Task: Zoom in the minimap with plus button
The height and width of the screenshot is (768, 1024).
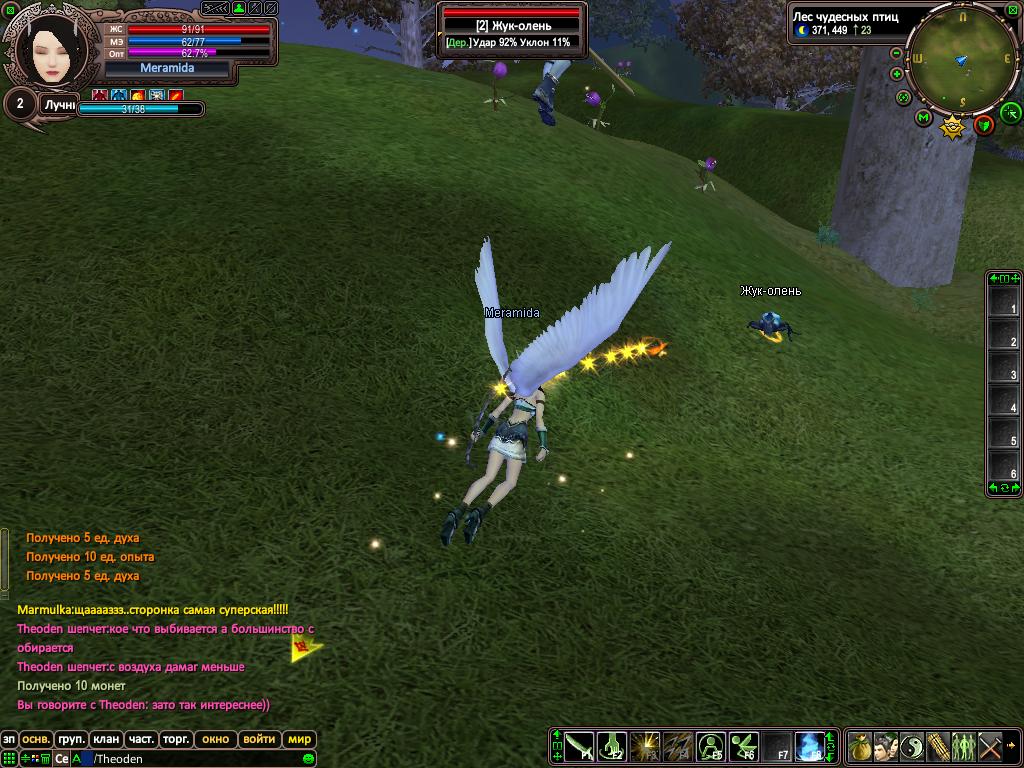Action: click(896, 74)
